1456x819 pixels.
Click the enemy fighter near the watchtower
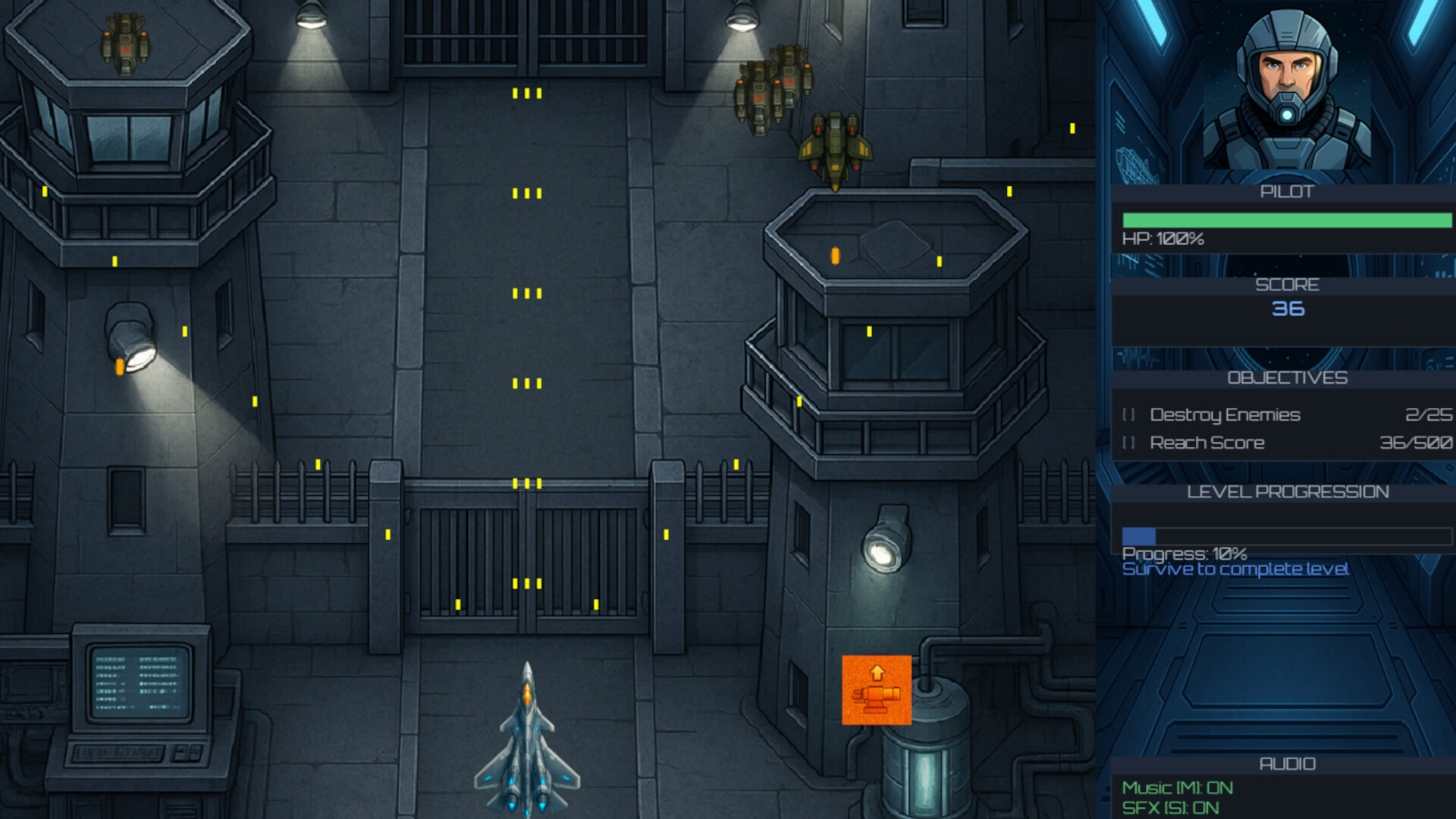pos(834,144)
